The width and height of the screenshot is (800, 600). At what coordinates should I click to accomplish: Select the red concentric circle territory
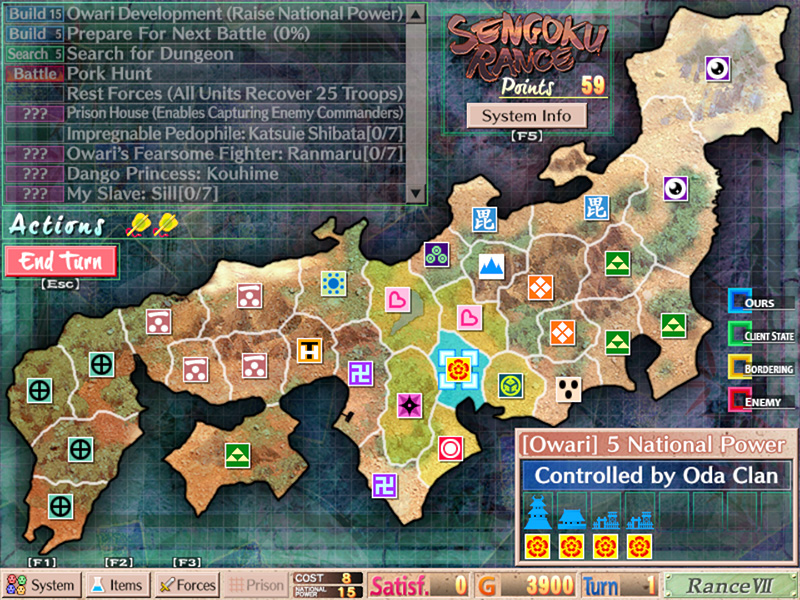tap(451, 447)
